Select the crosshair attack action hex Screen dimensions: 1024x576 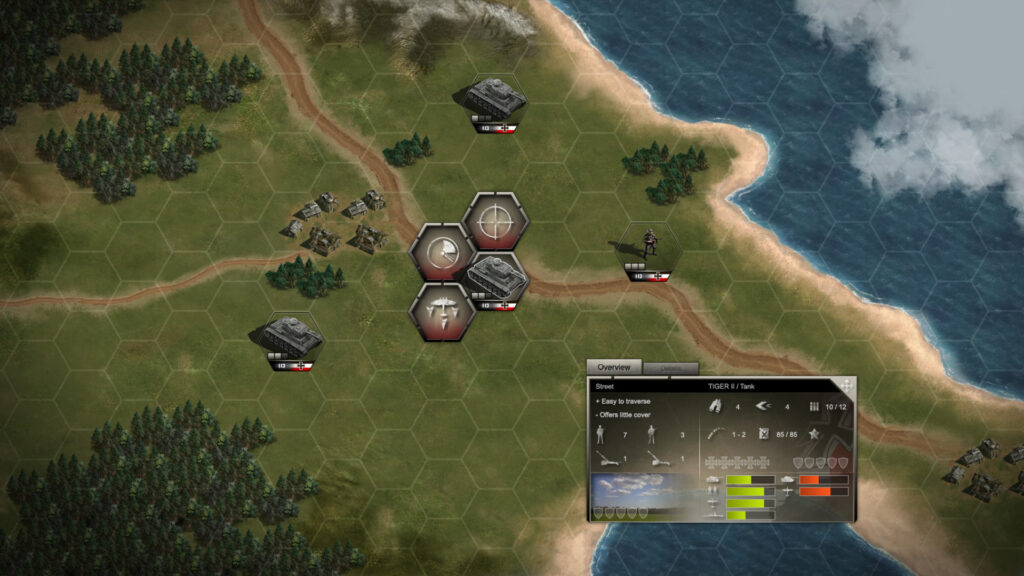495,221
